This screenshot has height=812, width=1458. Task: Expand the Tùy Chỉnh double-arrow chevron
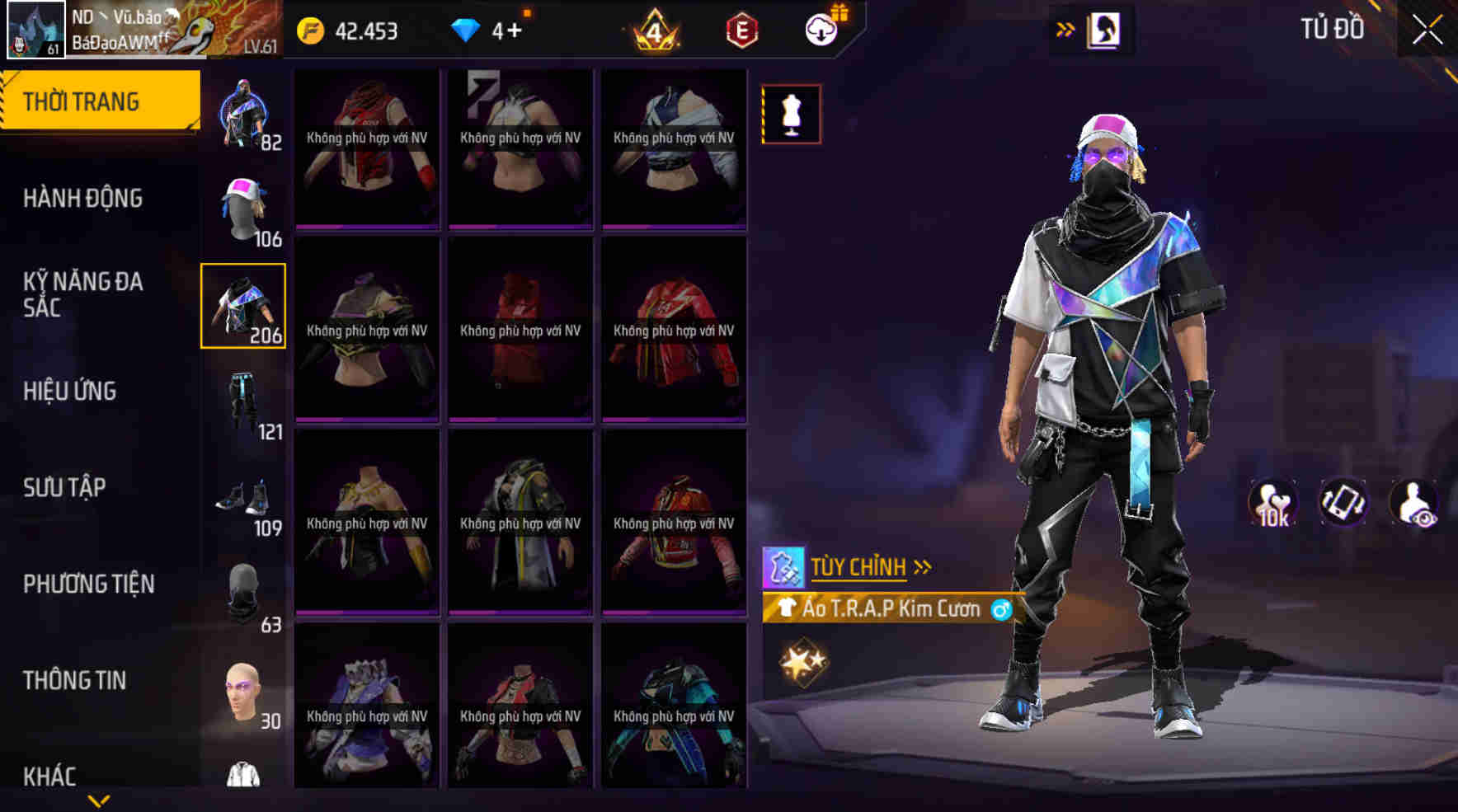pos(921,566)
